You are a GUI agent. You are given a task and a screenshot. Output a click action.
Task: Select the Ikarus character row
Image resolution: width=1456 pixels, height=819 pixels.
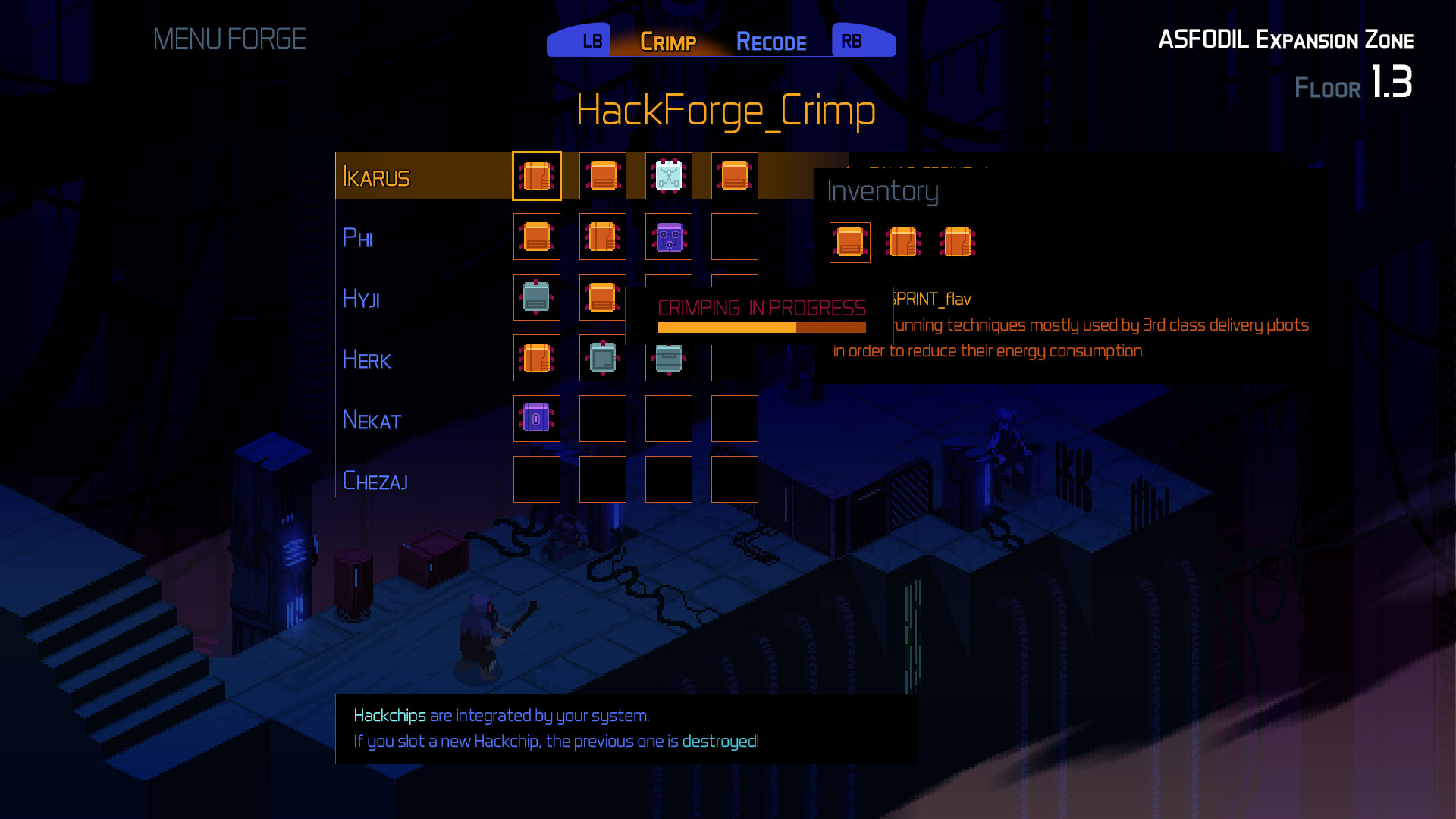pos(377,176)
